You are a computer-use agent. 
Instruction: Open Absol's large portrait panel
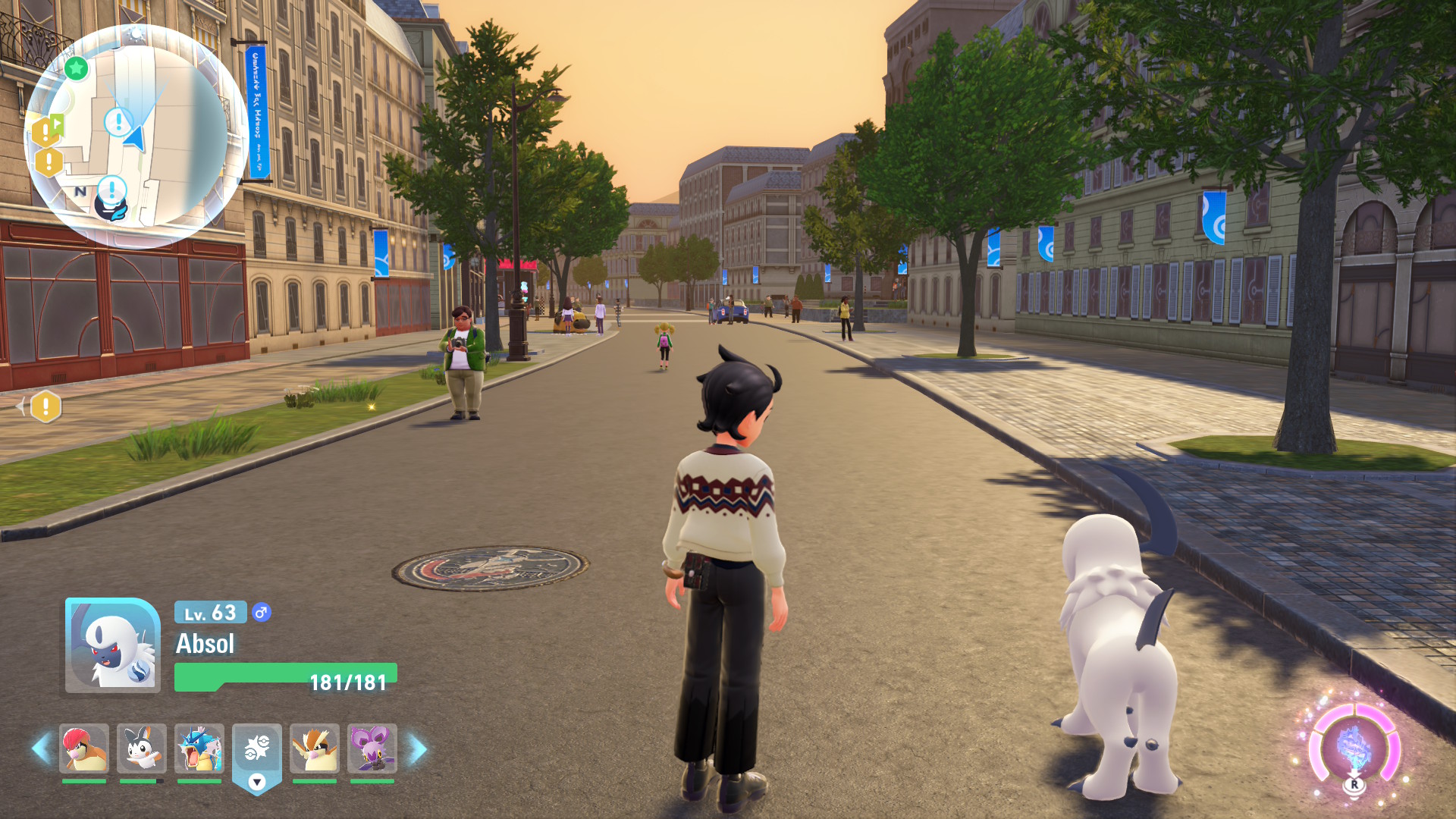tap(112, 645)
